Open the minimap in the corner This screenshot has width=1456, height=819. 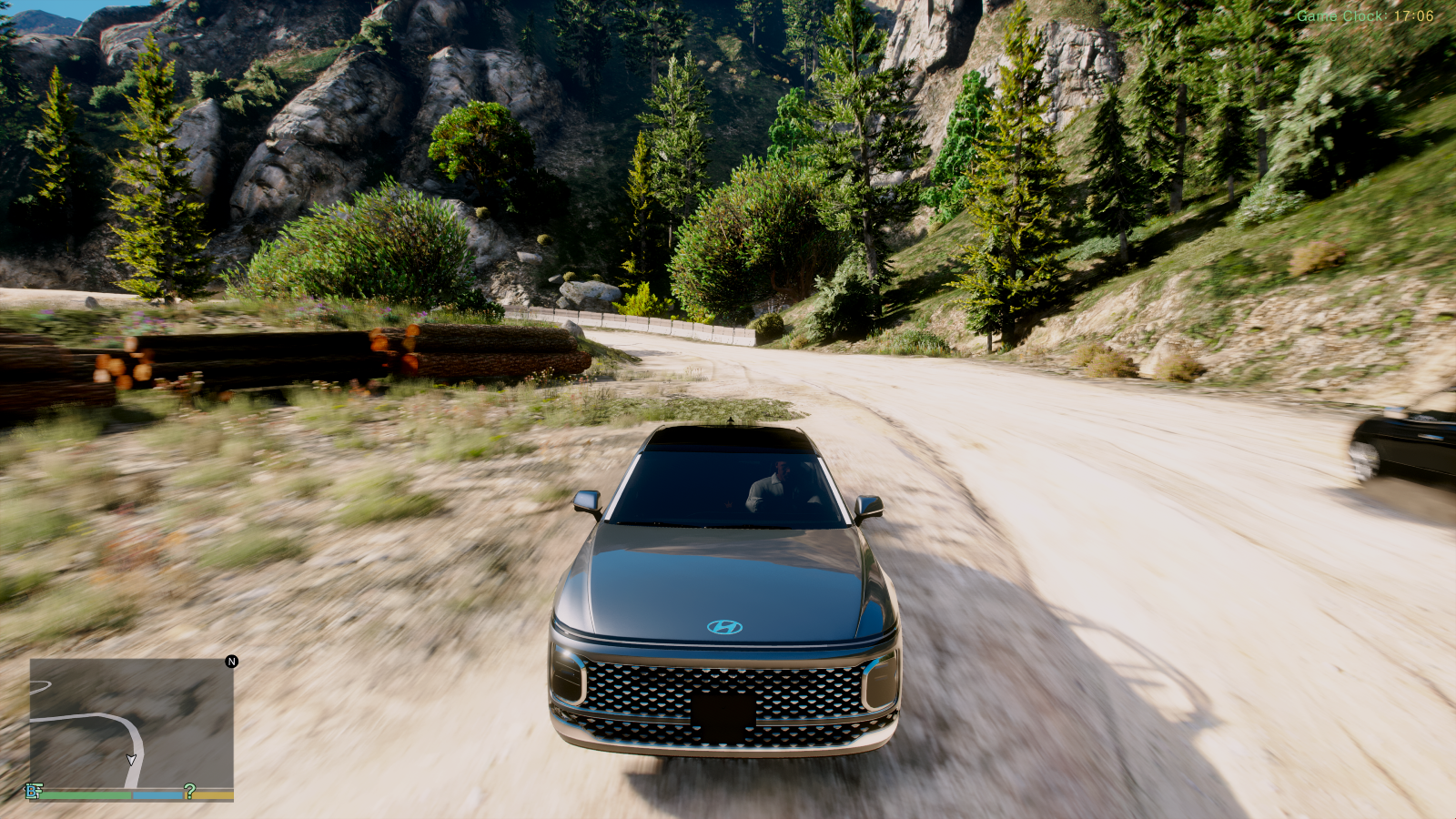click(x=131, y=723)
